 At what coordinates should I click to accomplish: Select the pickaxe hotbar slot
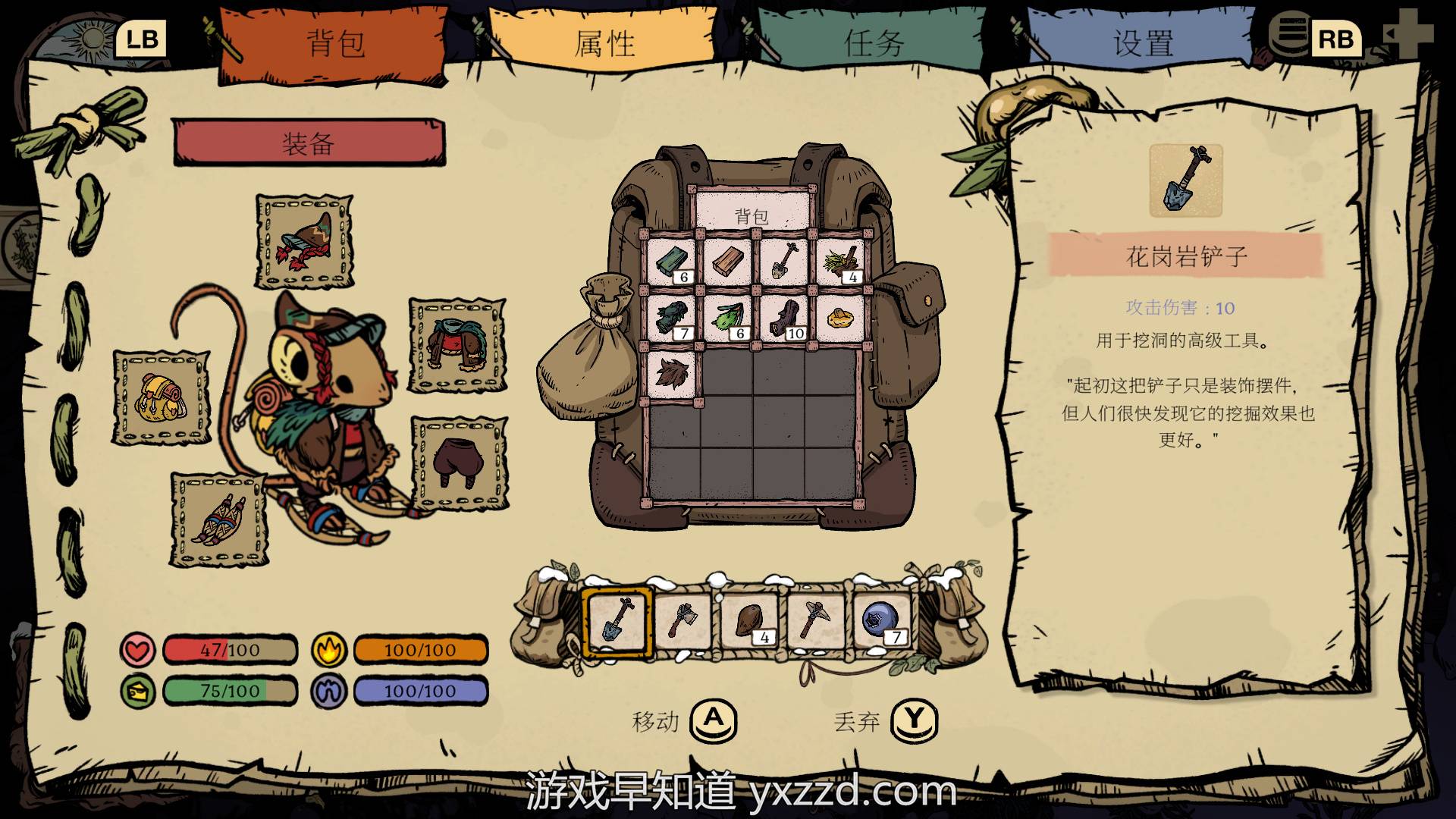[814, 621]
